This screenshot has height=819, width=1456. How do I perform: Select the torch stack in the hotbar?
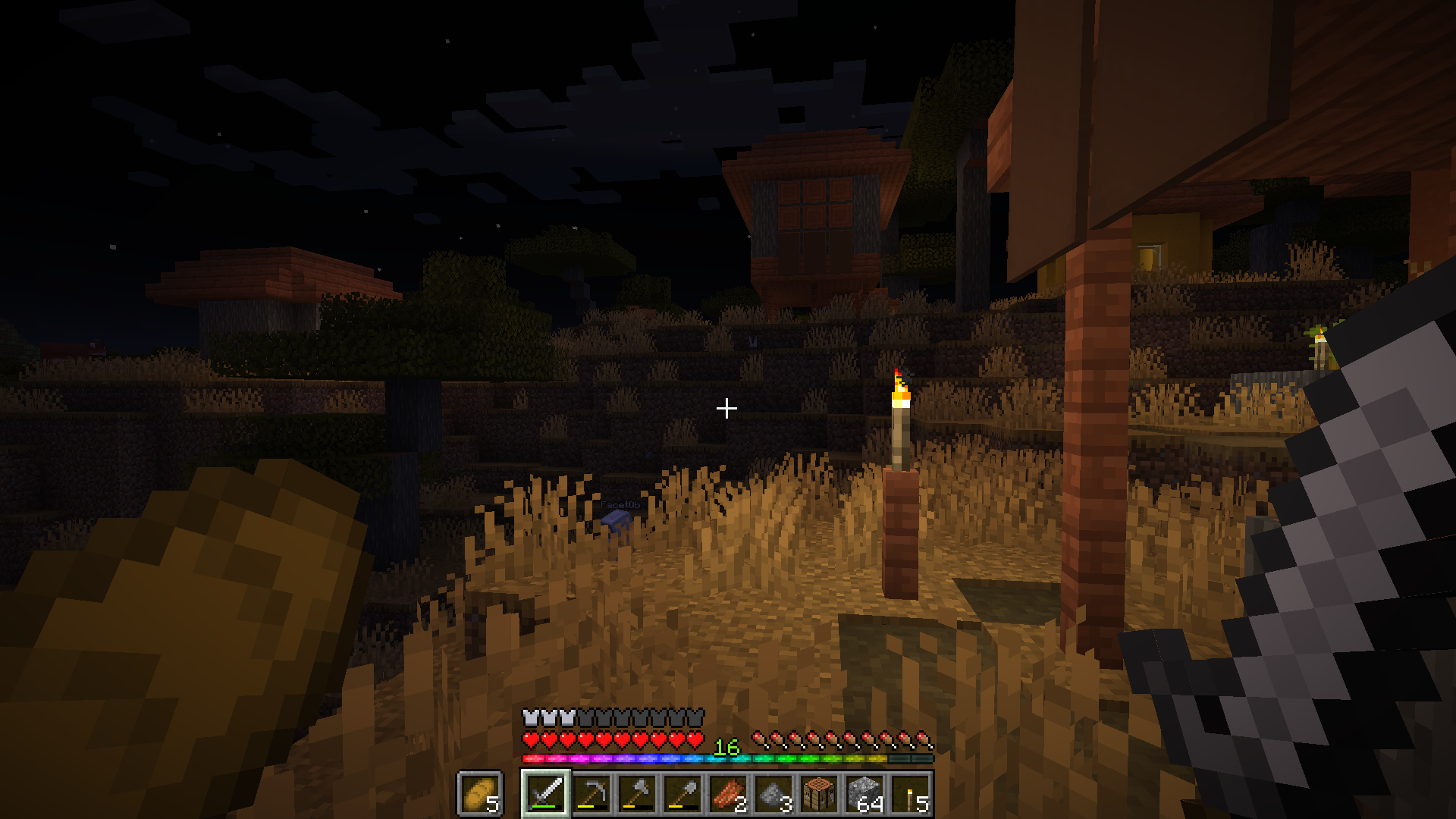[x=910, y=794]
